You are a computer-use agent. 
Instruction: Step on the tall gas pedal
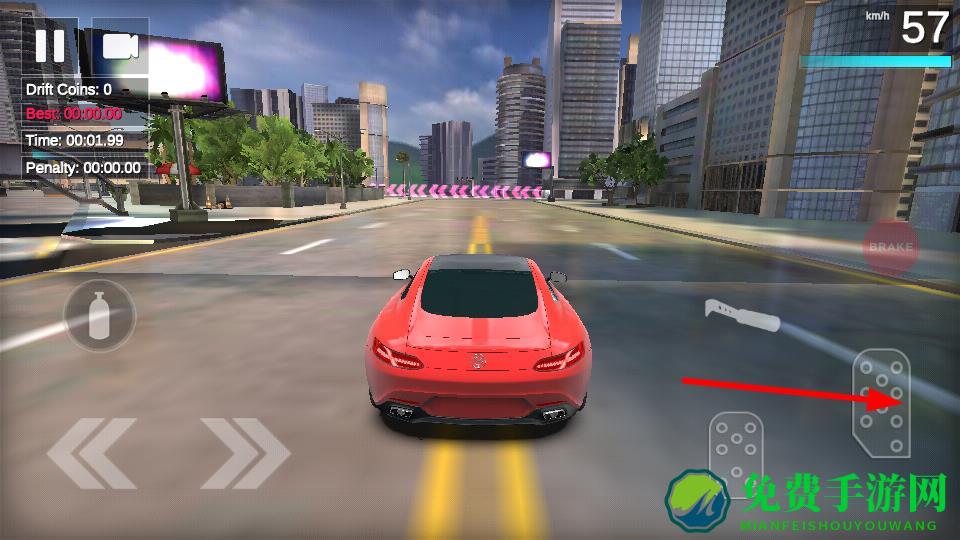pos(880,402)
